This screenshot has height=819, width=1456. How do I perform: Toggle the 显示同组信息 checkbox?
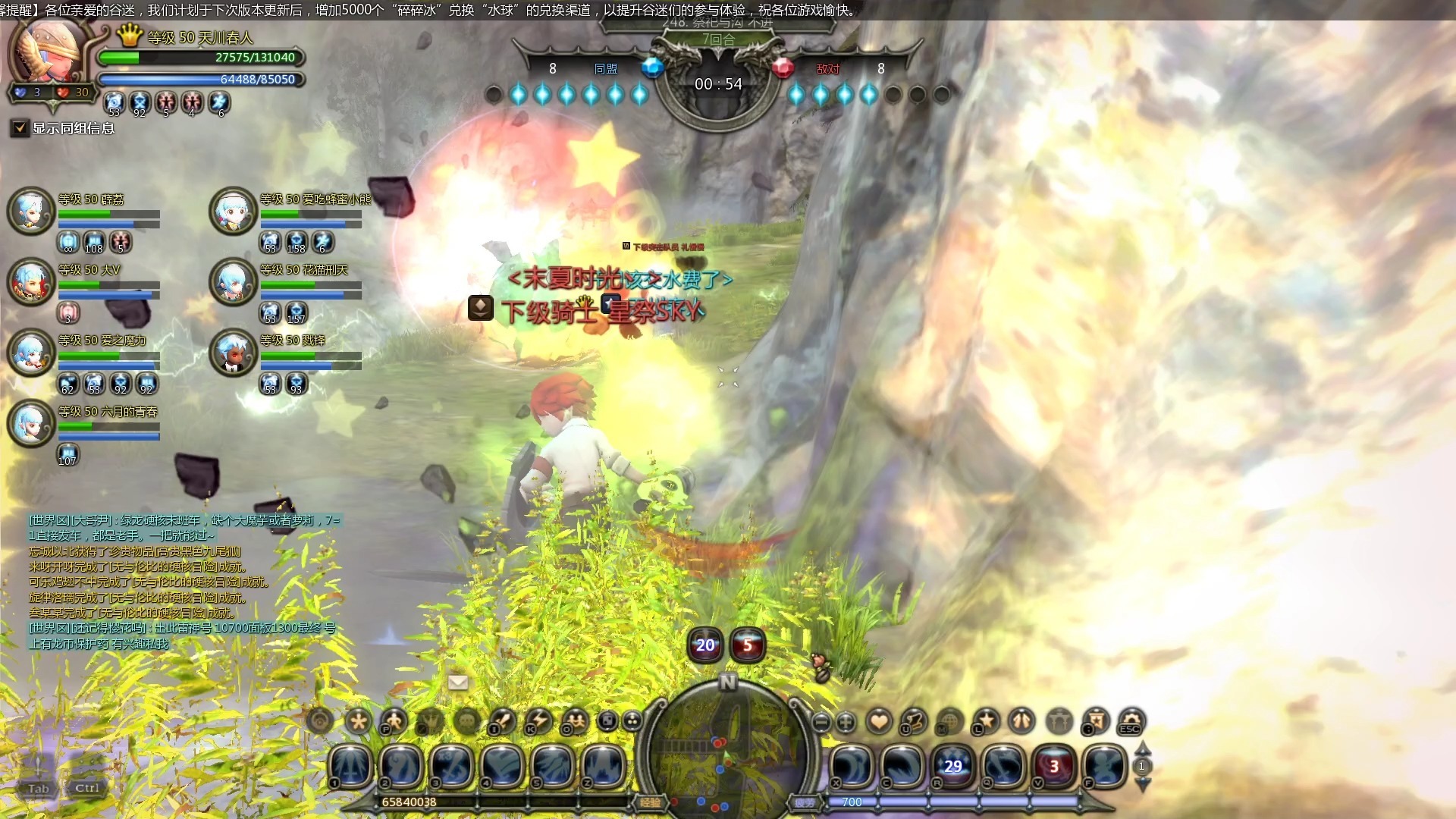(20, 128)
